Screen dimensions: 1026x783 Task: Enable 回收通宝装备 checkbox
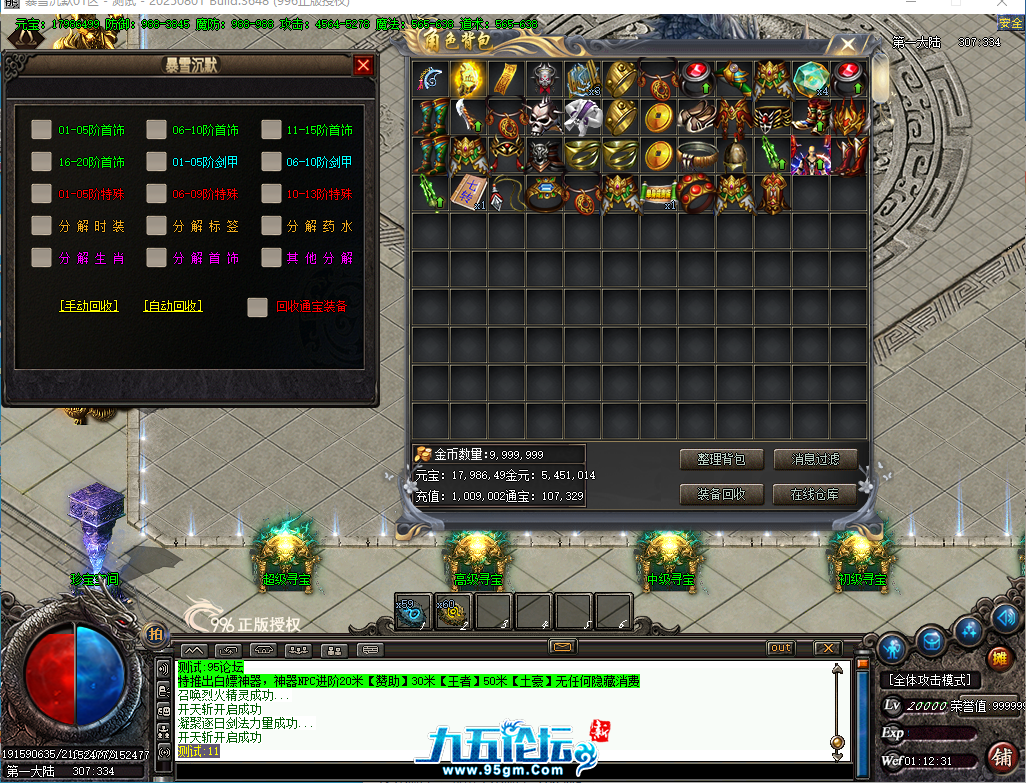[x=257, y=307]
